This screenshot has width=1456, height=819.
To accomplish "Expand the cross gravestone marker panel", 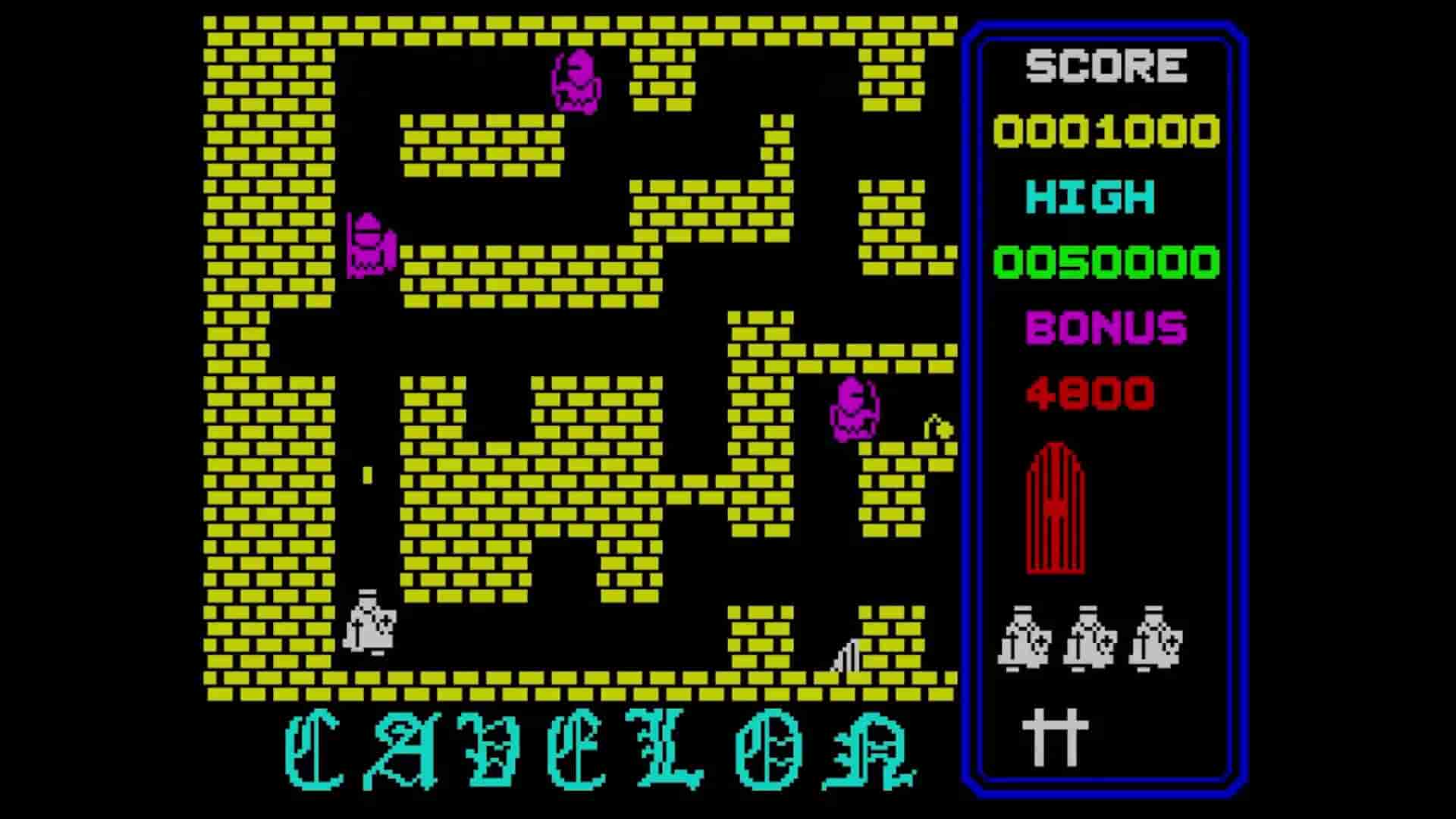I will tap(1053, 736).
